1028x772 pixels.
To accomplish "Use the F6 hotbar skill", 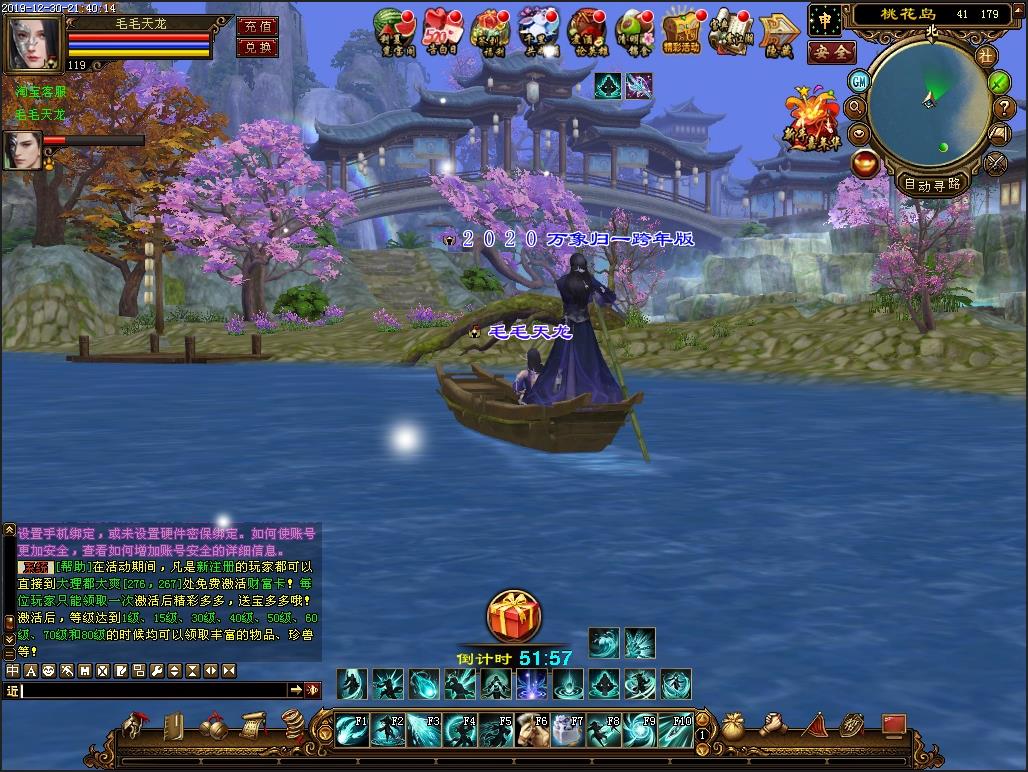I will pyautogui.click(x=532, y=730).
